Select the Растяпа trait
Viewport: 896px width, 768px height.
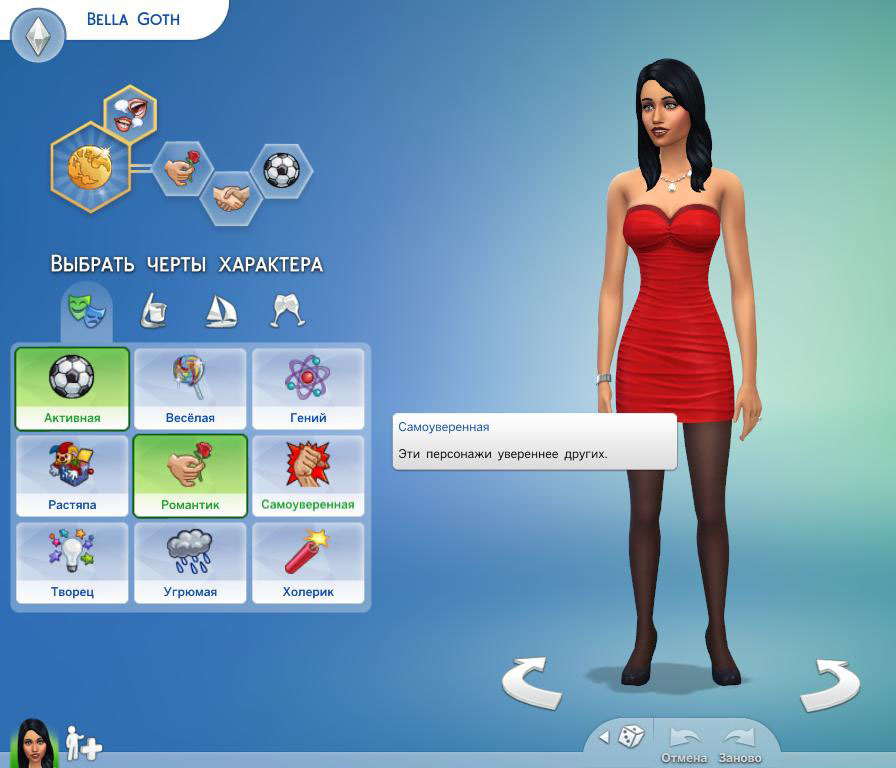click(72, 476)
